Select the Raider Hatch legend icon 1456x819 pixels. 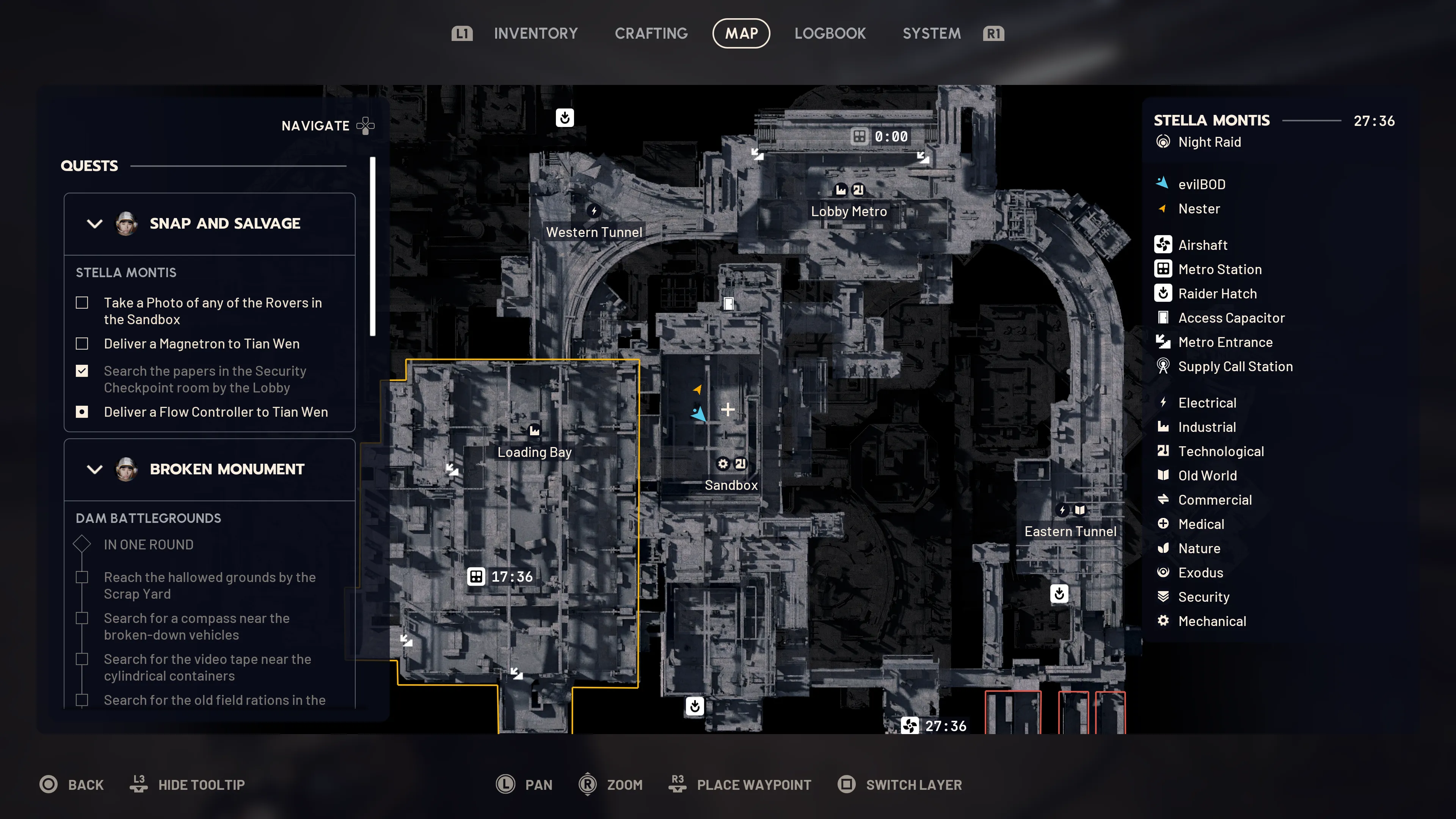[x=1163, y=293]
